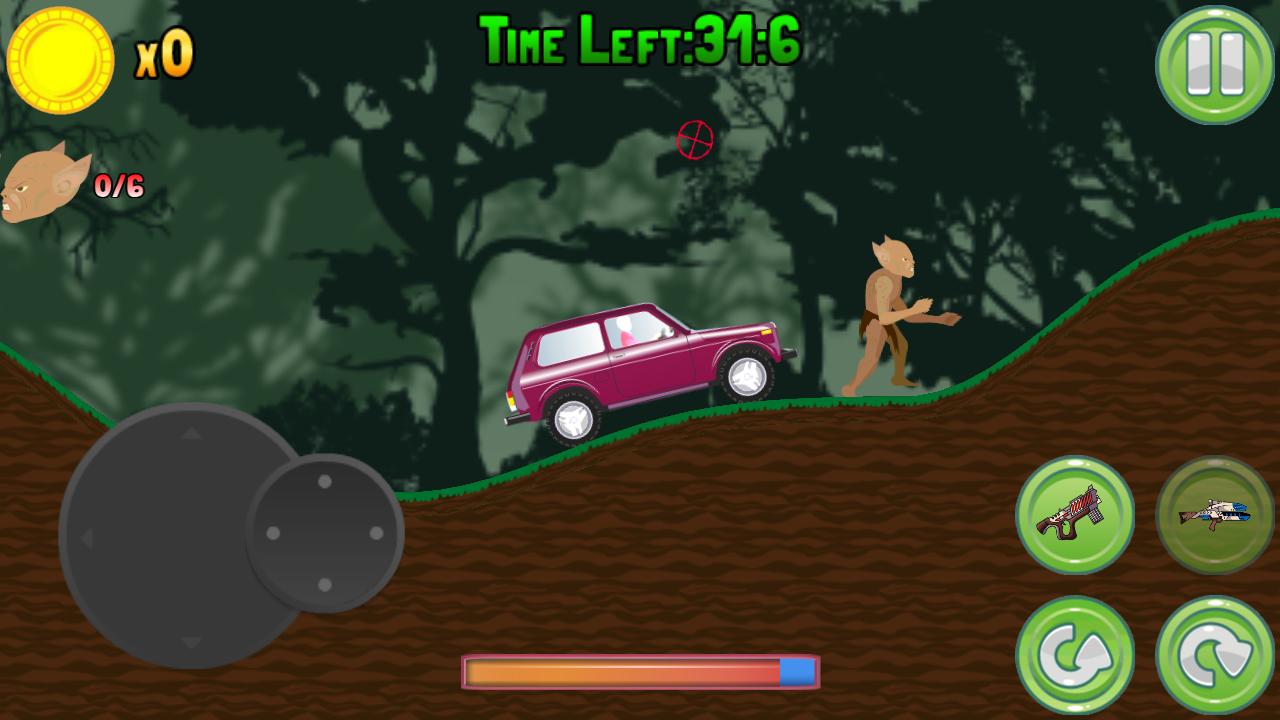Tap the up arrow on the joystick base

click(191, 434)
